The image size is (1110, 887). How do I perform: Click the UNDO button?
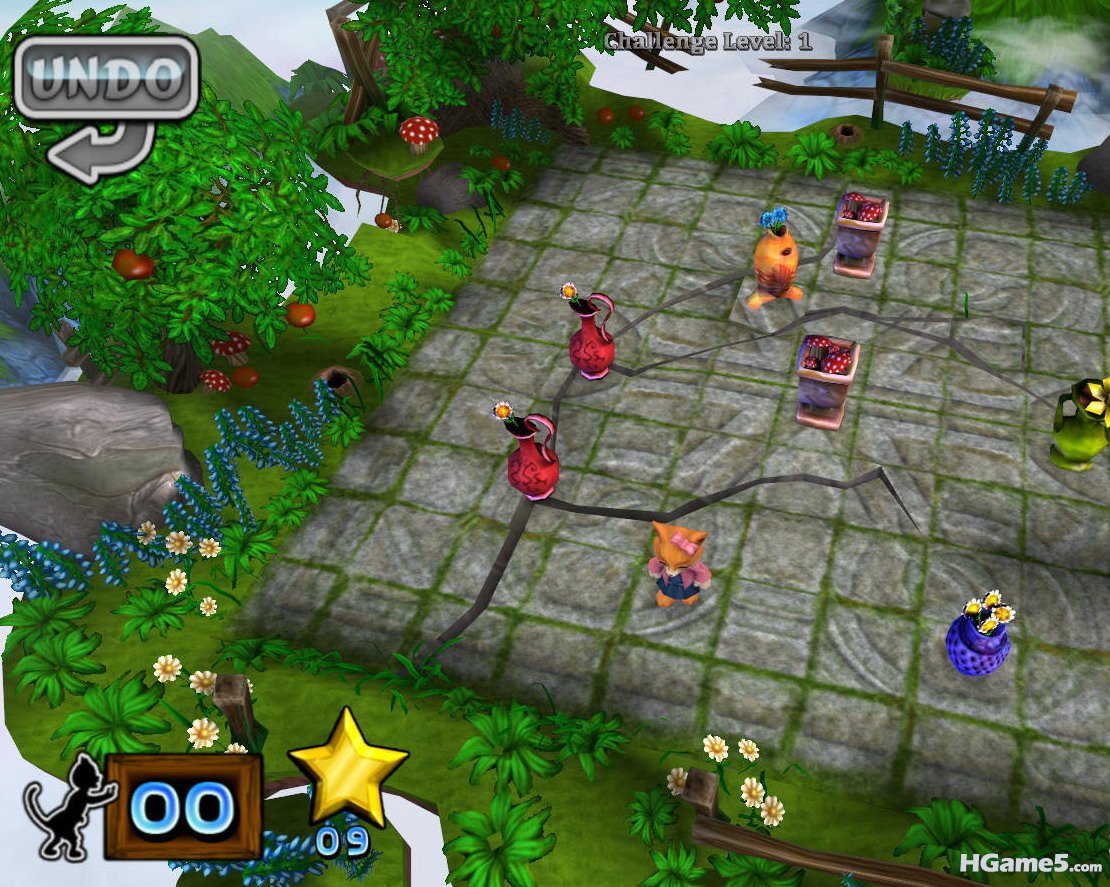(x=106, y=79)
